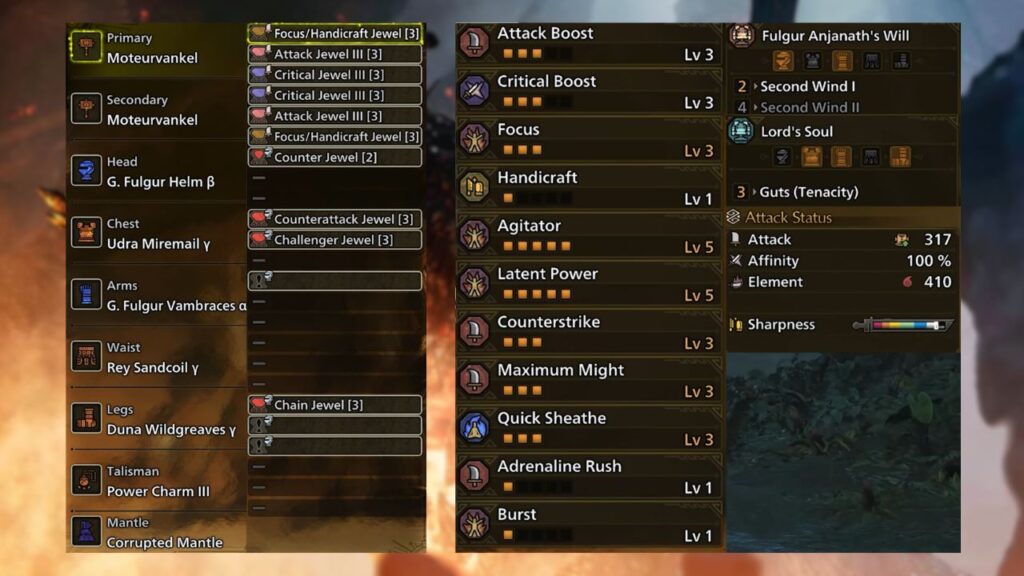1024x576 pixels.
Task: Select the Agitator skill entry
Action: [588, 236]
